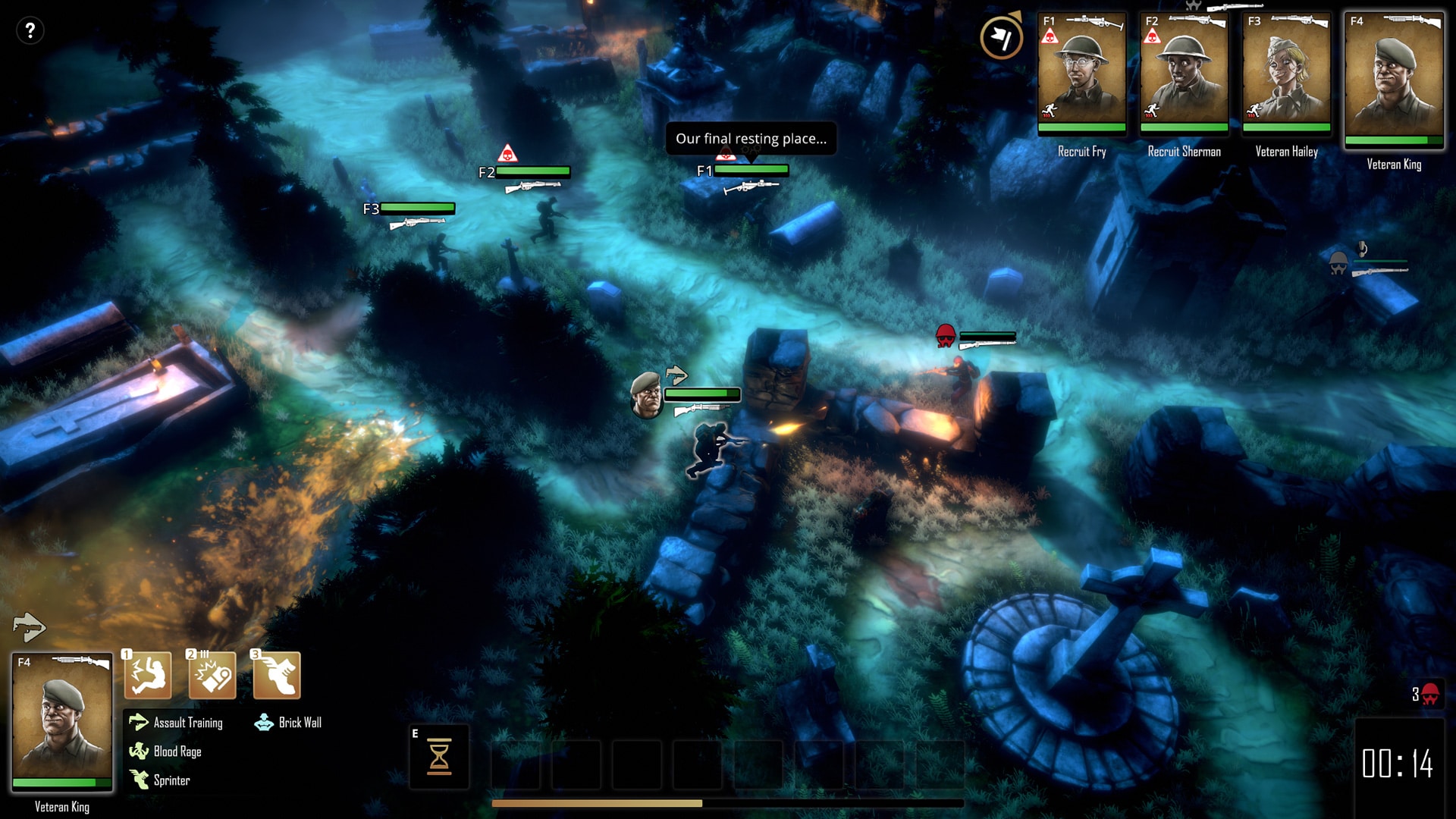Select Recruit Fry's squad portrait card

[x=1081, y=73]
